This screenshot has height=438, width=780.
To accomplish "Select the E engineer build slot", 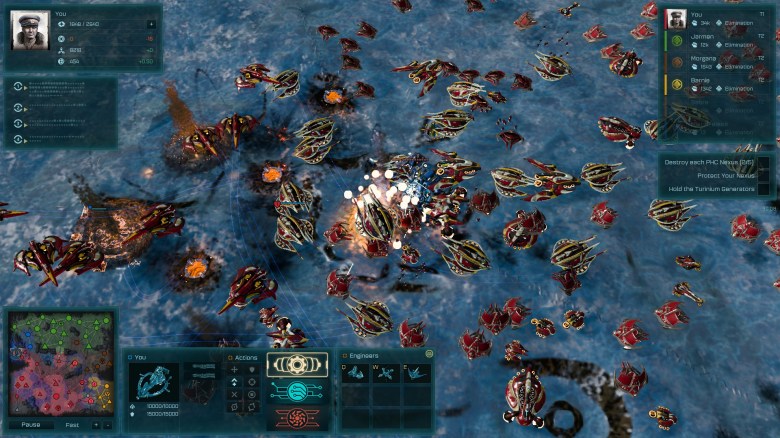I will 416,373.
